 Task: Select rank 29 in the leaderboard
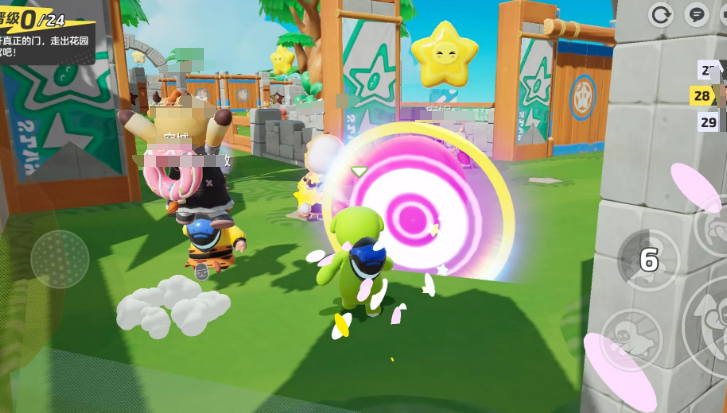pyautogui.click(x=708, y=122)
